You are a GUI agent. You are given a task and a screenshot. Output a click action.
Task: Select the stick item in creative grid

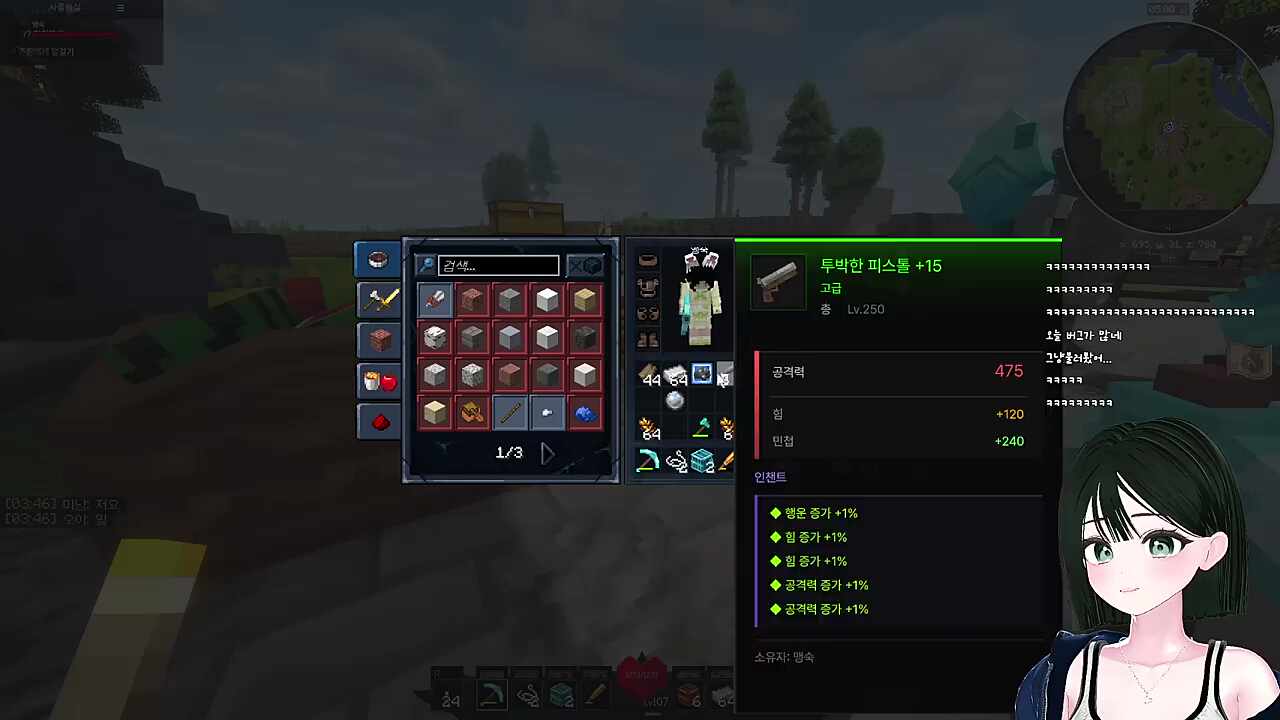click(x=509, y=412)
